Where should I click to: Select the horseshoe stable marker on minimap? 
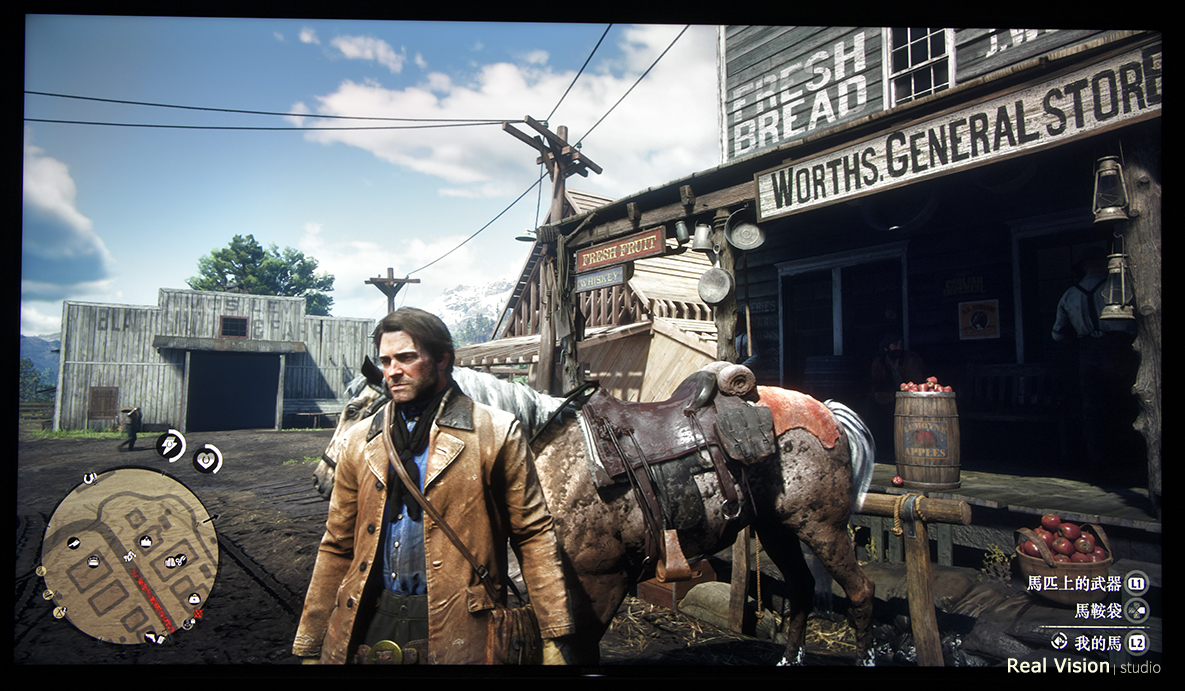90,478
